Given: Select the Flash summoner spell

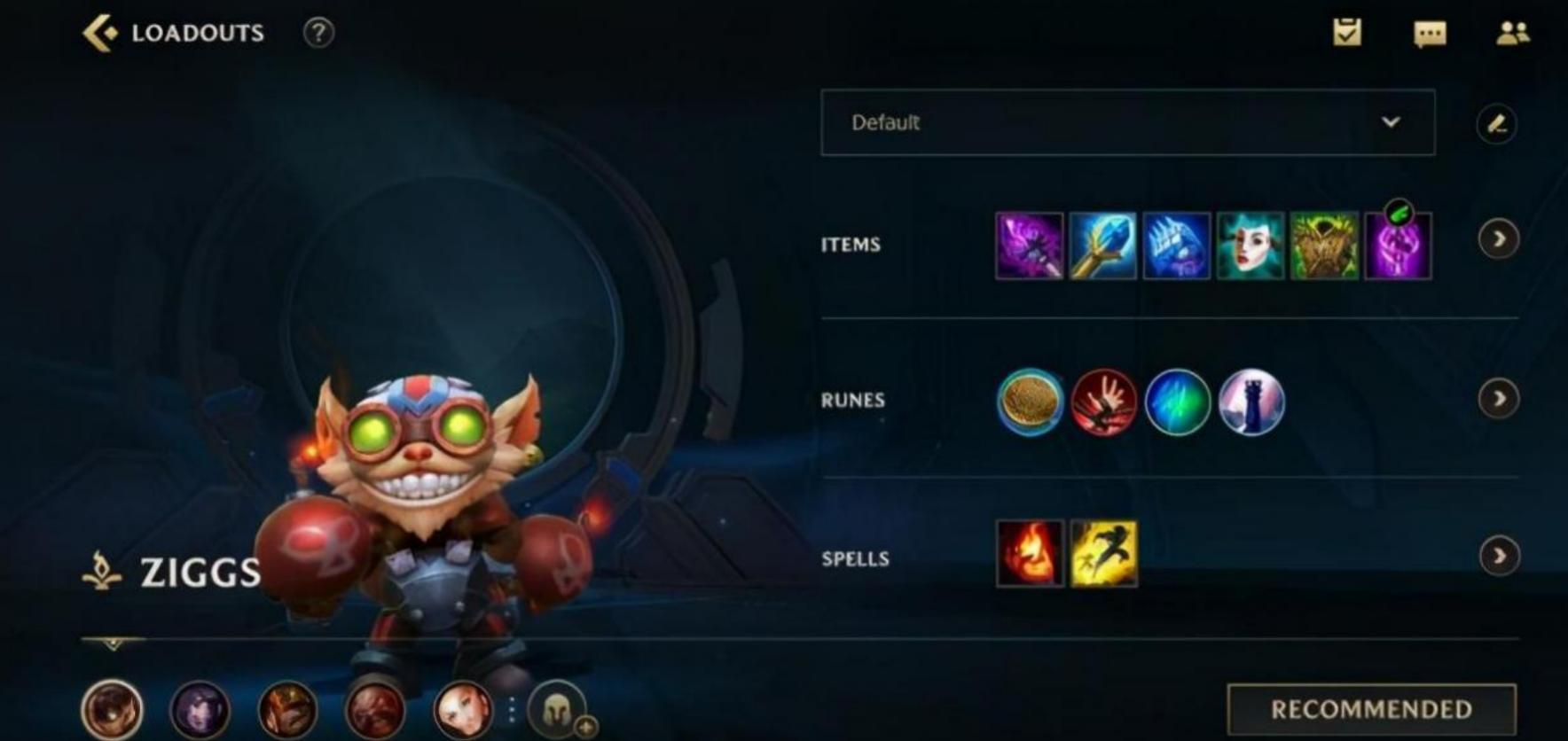Looking at the screenshot, I should pos(1103,553).
